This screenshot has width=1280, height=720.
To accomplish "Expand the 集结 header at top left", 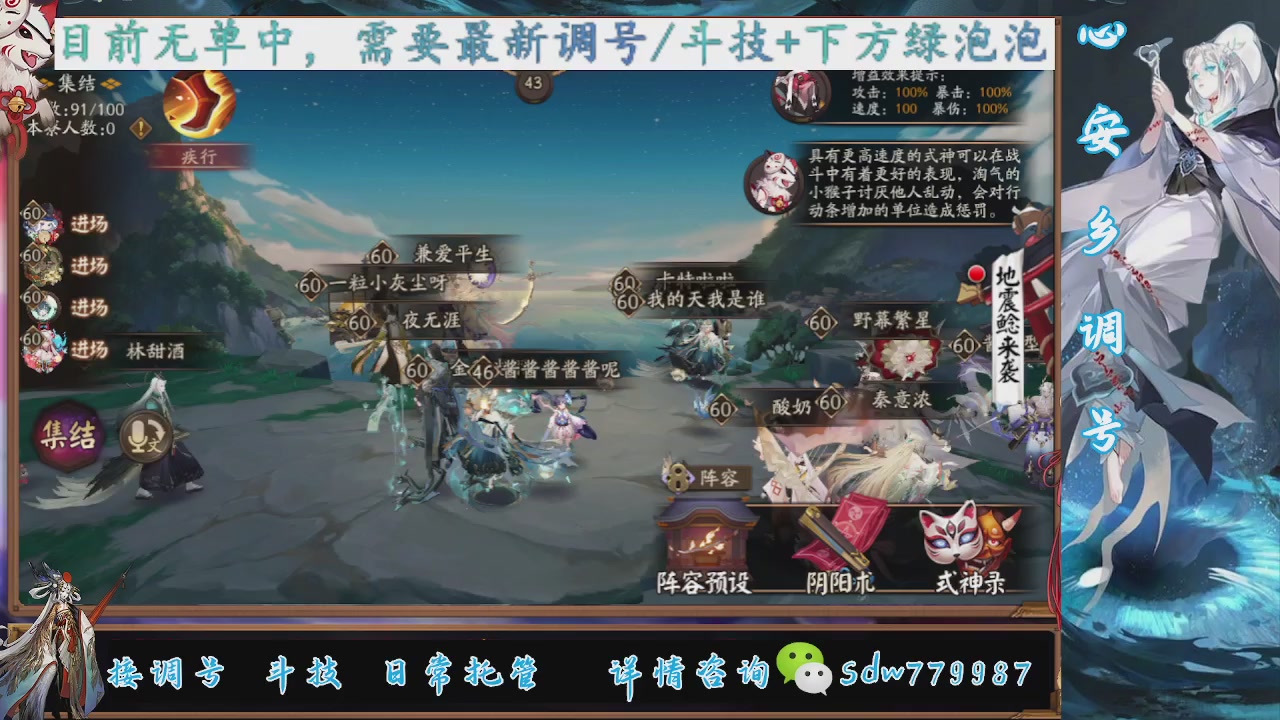I will click(x=77, y=83).
